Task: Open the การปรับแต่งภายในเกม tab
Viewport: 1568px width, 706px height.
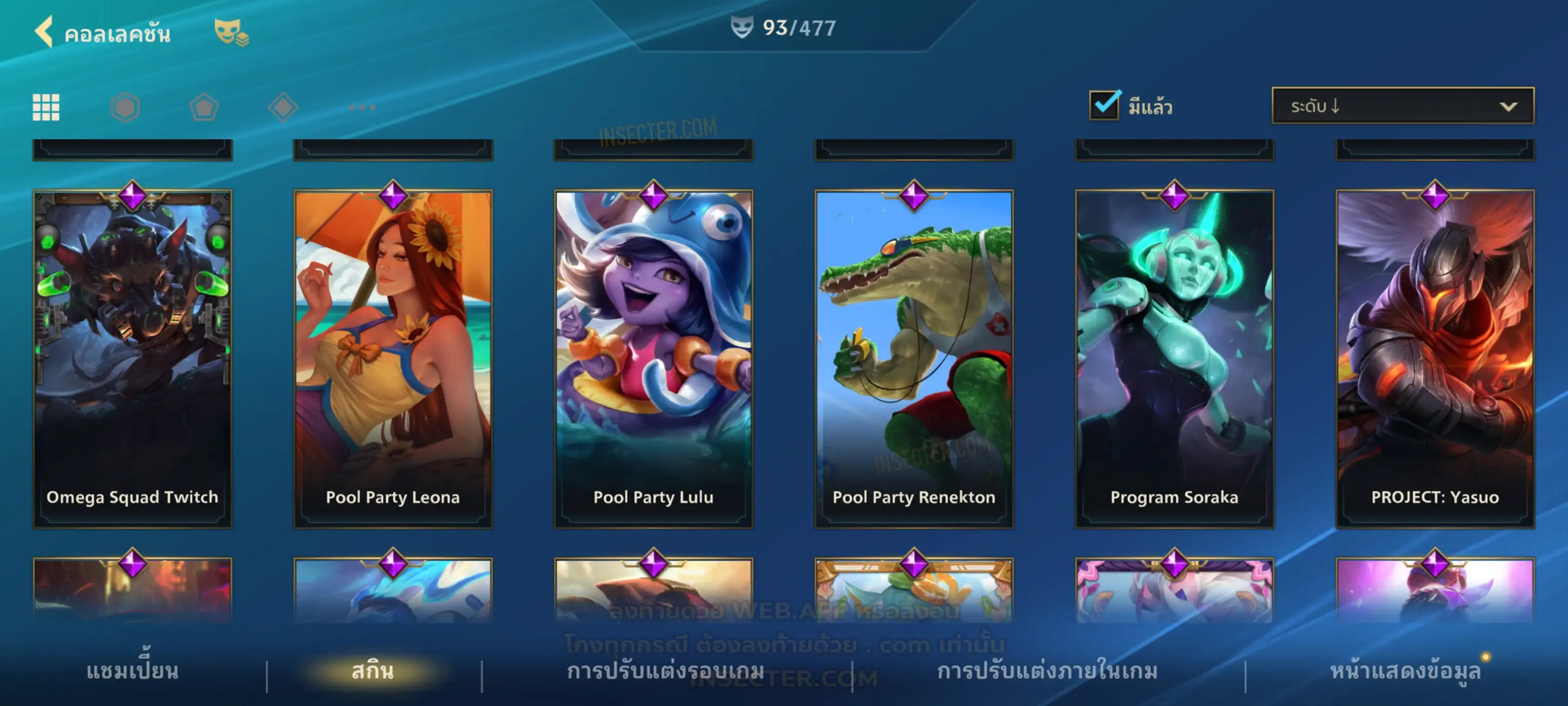Action: tap(1047, 671)
